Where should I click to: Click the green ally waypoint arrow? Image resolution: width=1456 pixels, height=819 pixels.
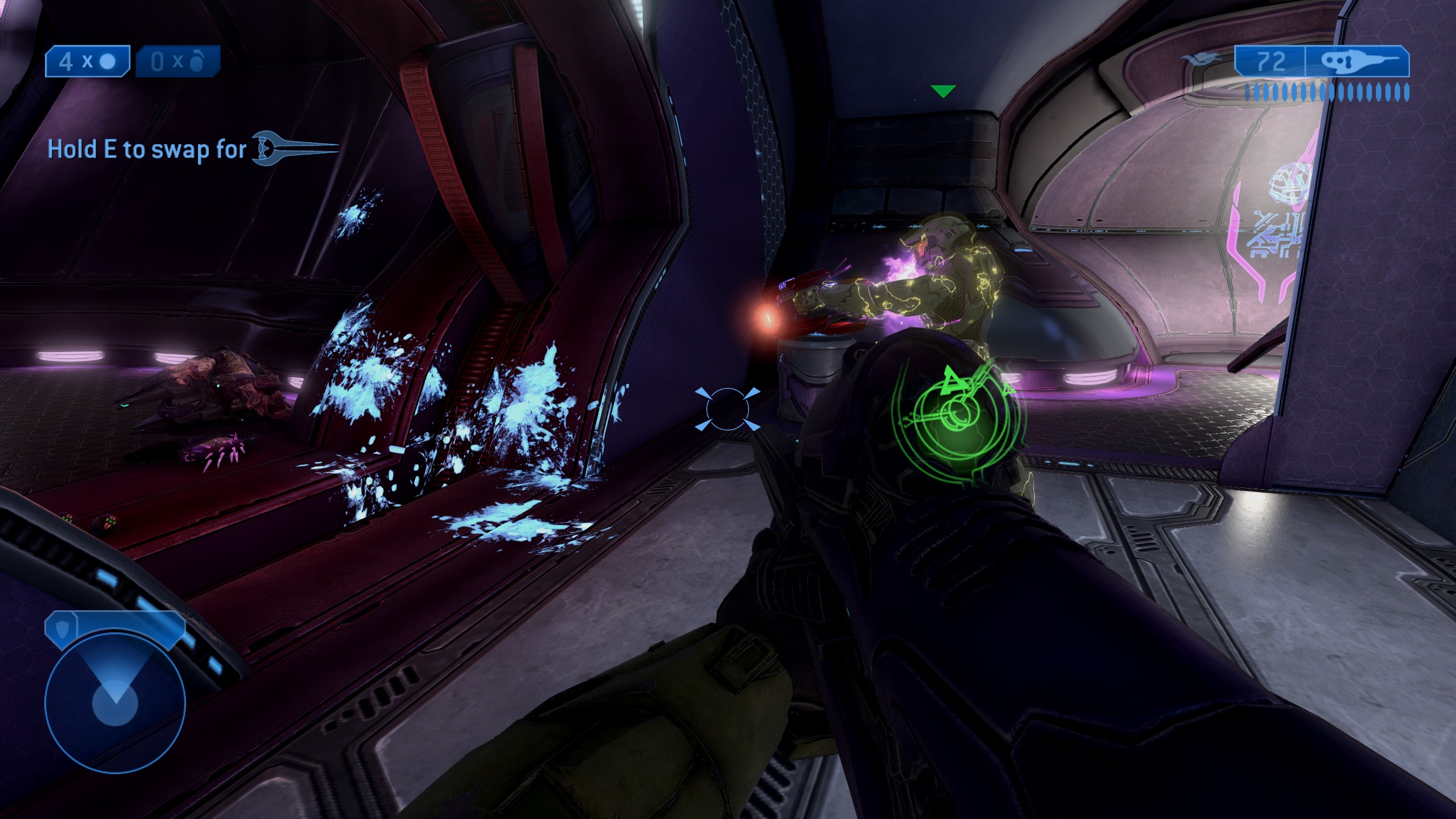pos(943,91)
